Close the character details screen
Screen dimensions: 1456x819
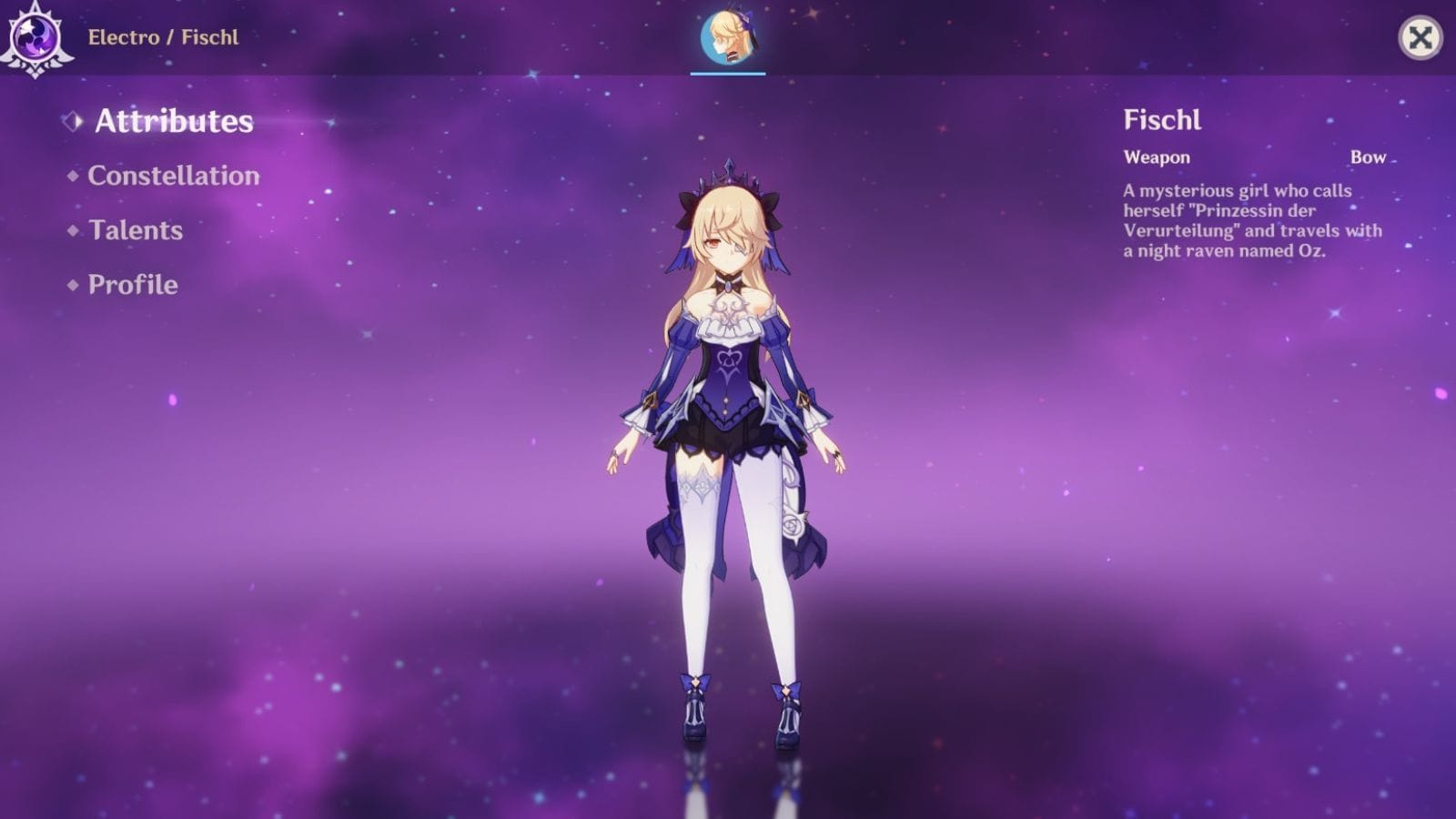(1421, 38)
